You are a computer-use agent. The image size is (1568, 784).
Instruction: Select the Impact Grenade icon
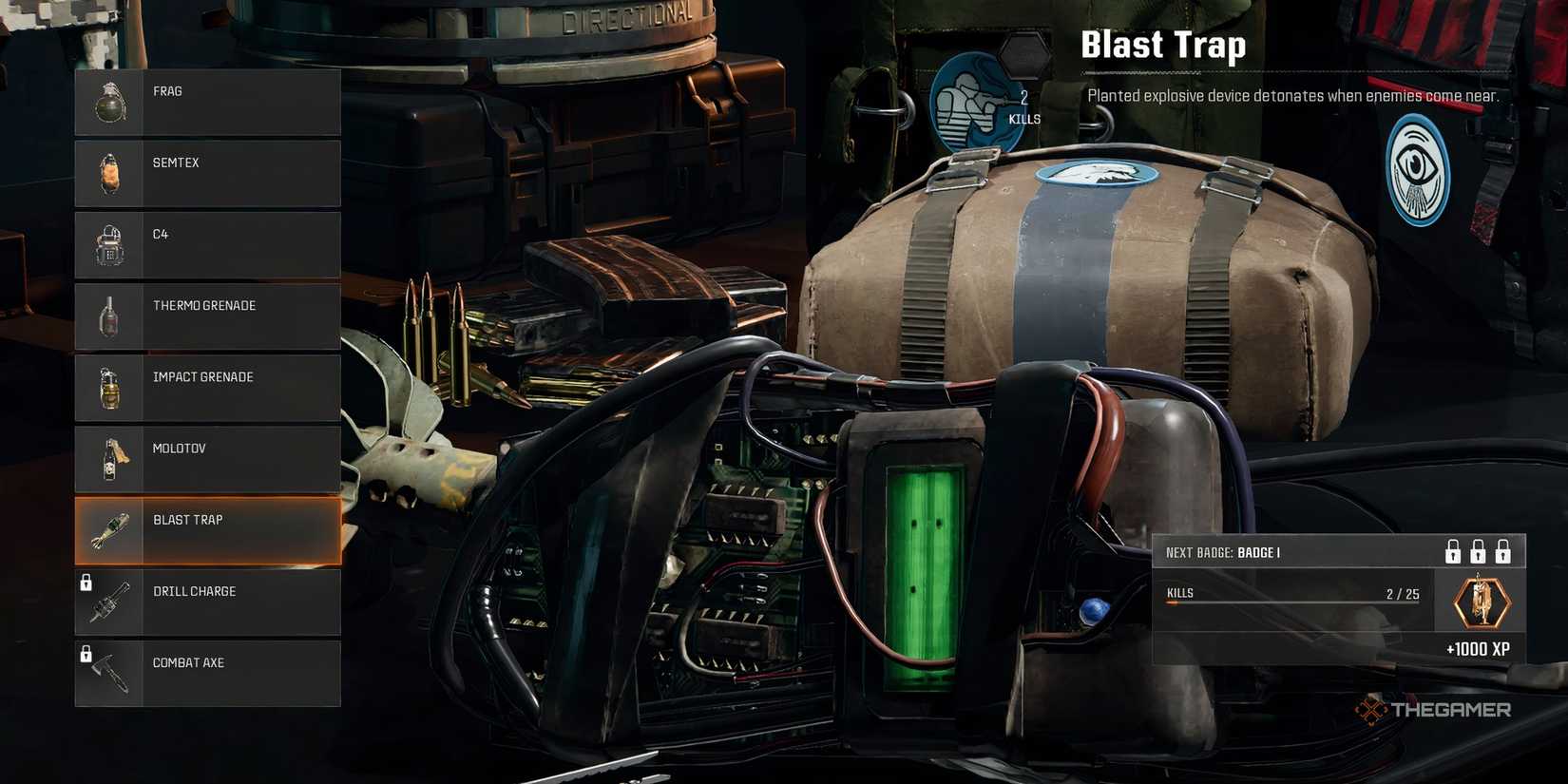point(110,386)
